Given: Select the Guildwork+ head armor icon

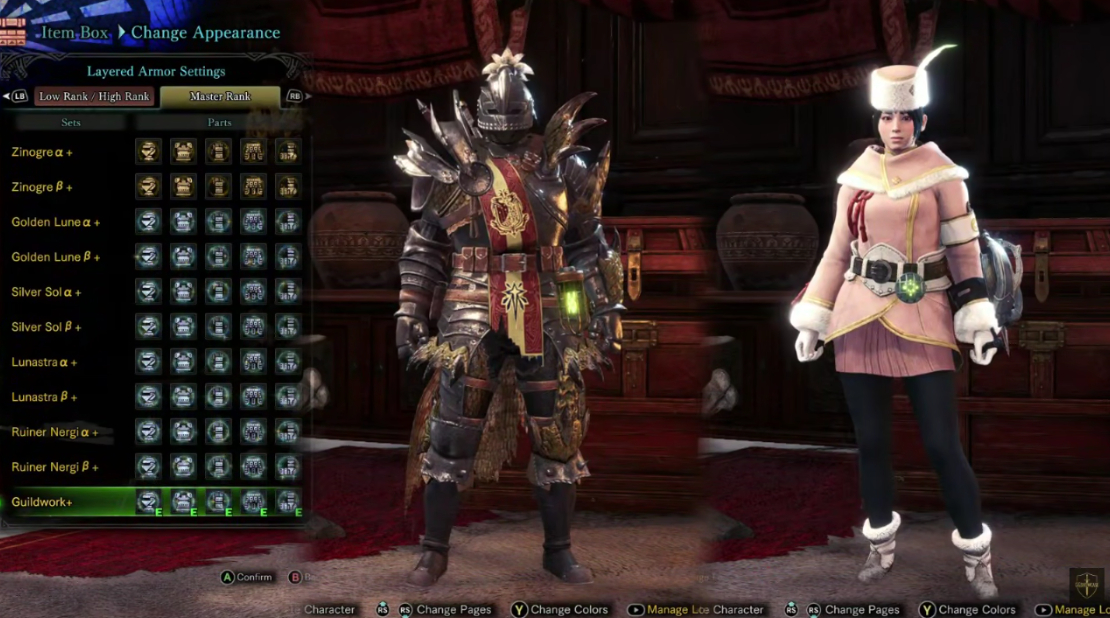Looking at the screenshot, I should 148,501.
